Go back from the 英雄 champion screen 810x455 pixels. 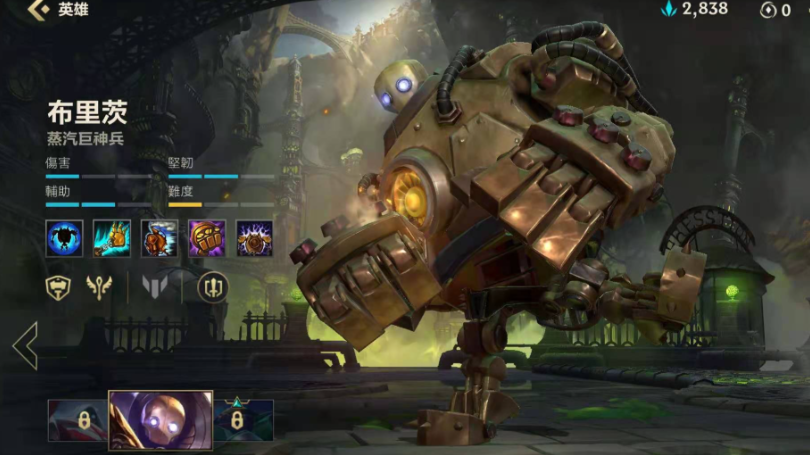coord(38,10)
